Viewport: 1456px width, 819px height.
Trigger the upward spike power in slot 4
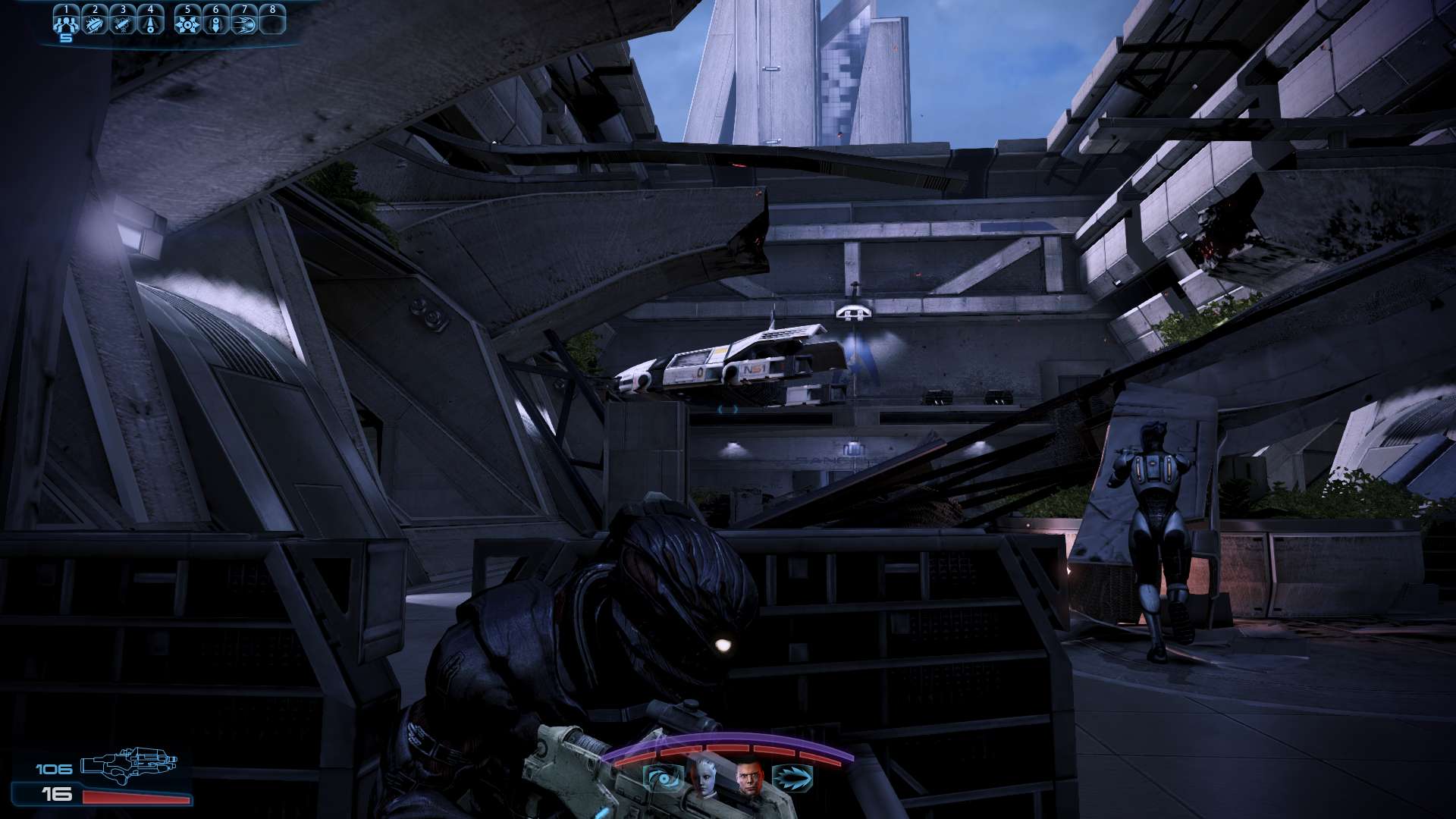tap(150, 23)
